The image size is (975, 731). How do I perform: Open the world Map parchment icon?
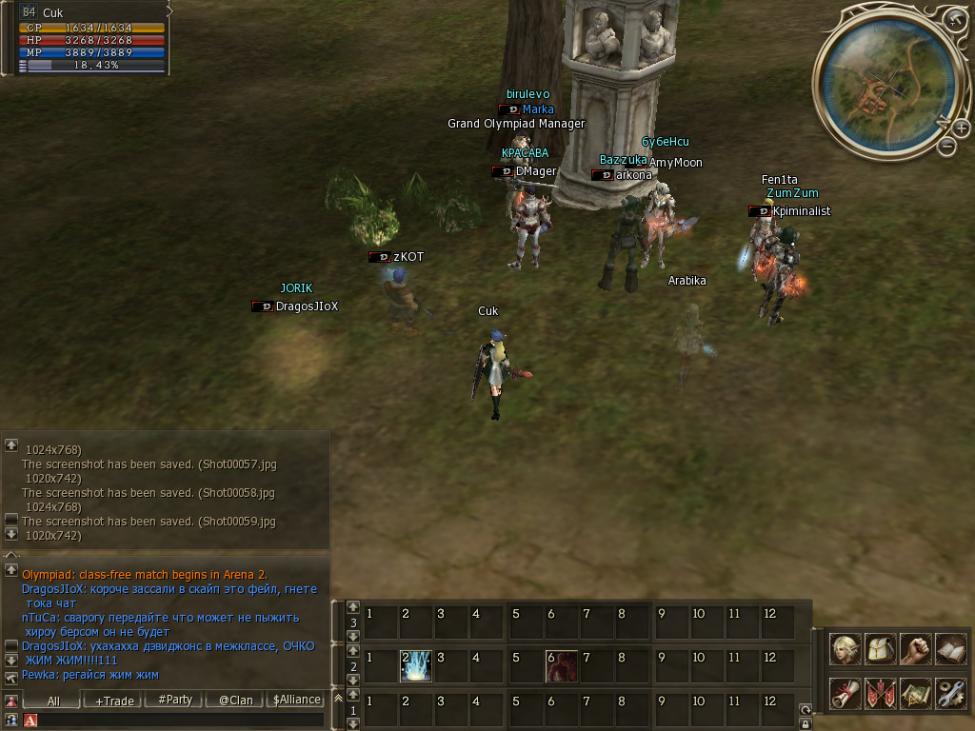tap(915, 692)
